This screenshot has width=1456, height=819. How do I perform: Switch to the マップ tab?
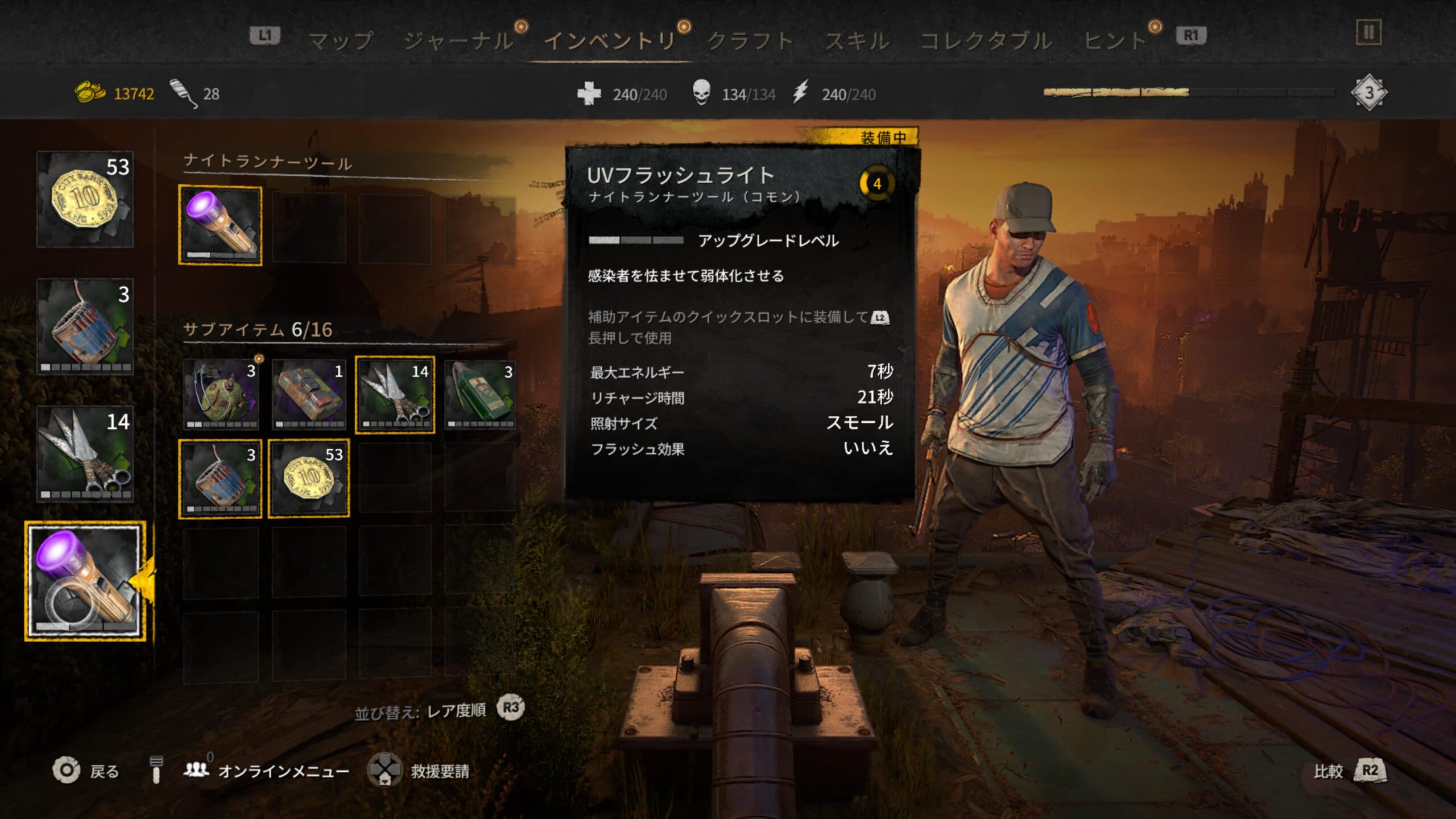(340, 41)
